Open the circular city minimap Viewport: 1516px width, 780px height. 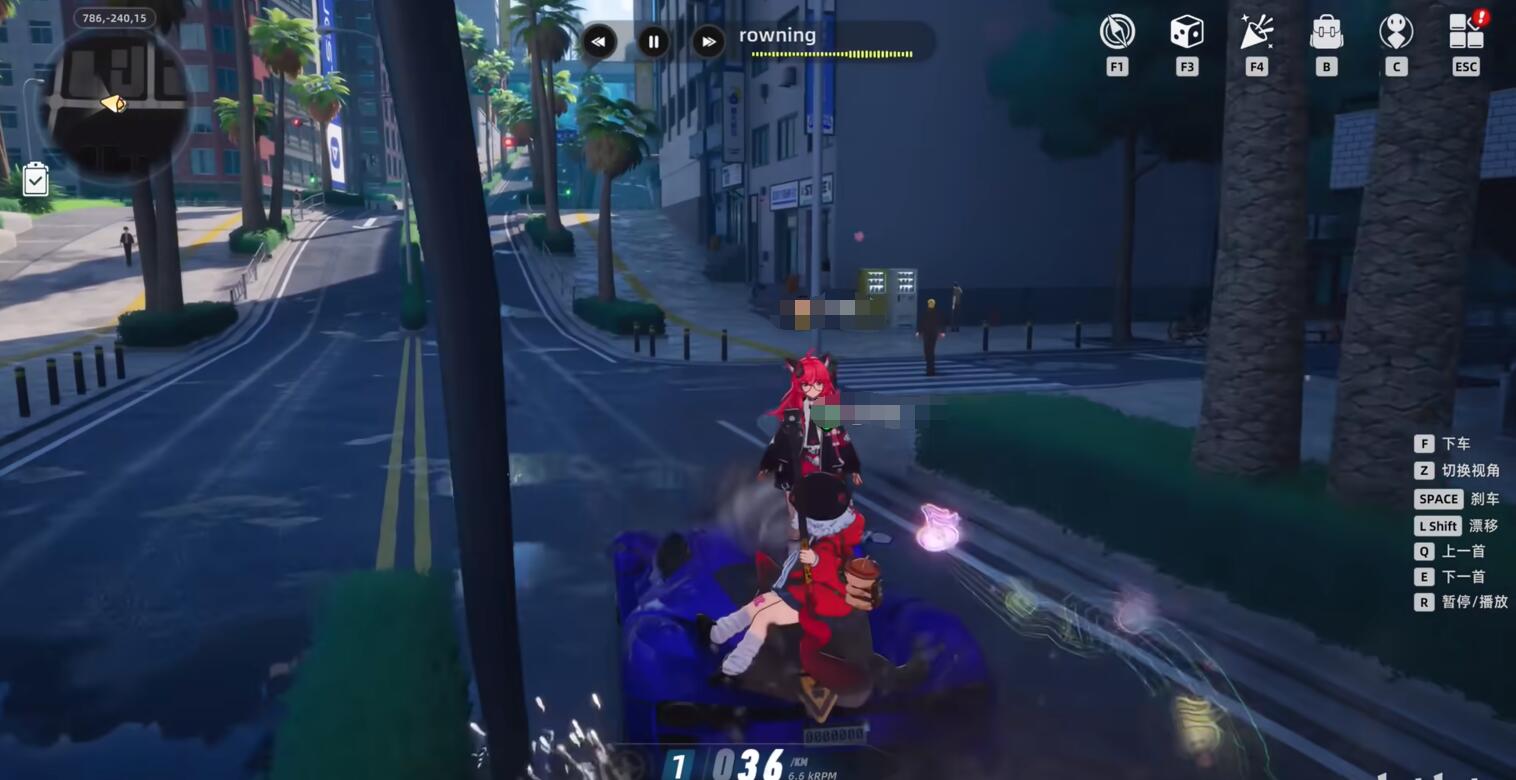(115, 102)
